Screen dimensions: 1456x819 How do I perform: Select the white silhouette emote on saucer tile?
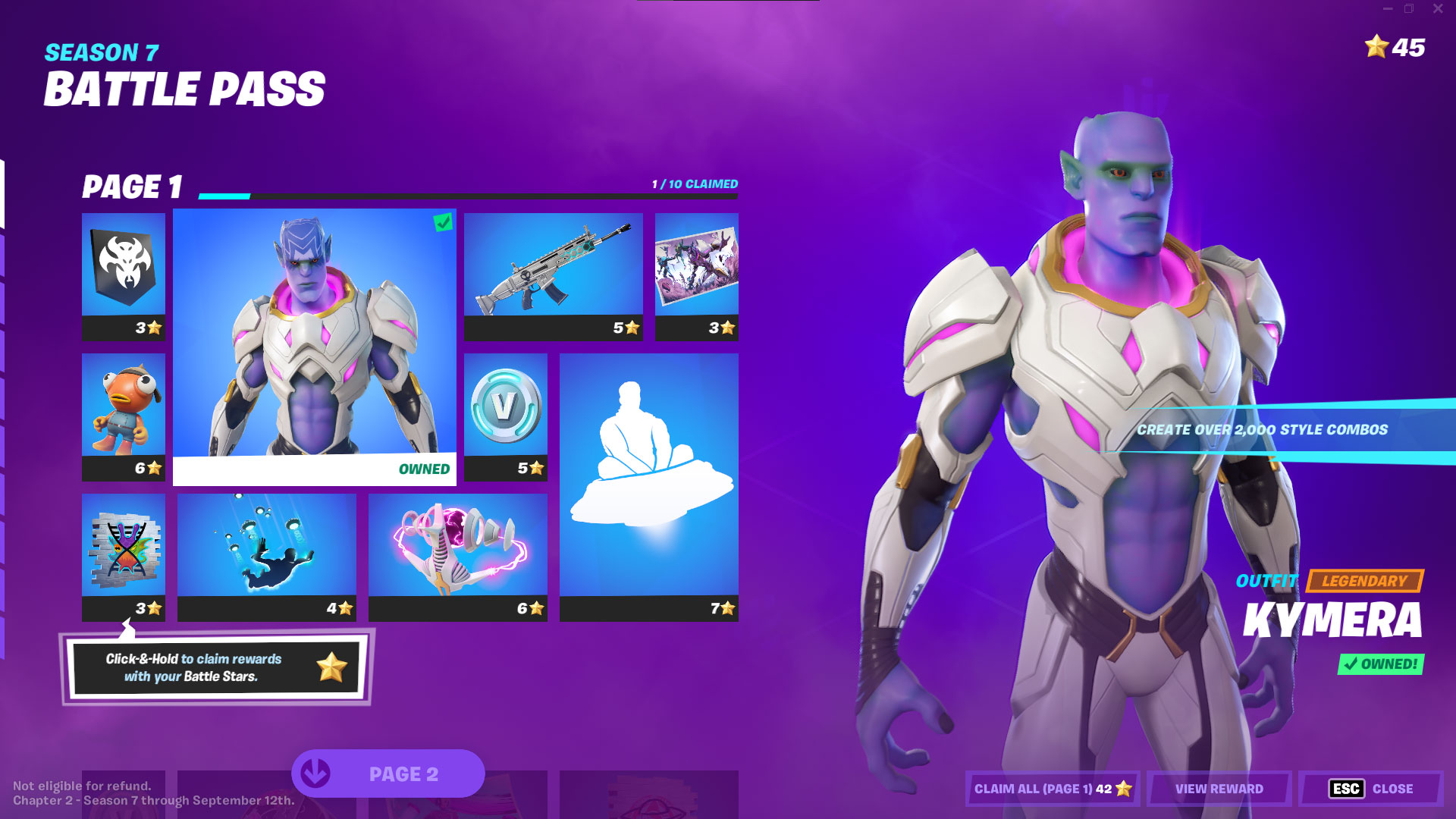point(648,487)
